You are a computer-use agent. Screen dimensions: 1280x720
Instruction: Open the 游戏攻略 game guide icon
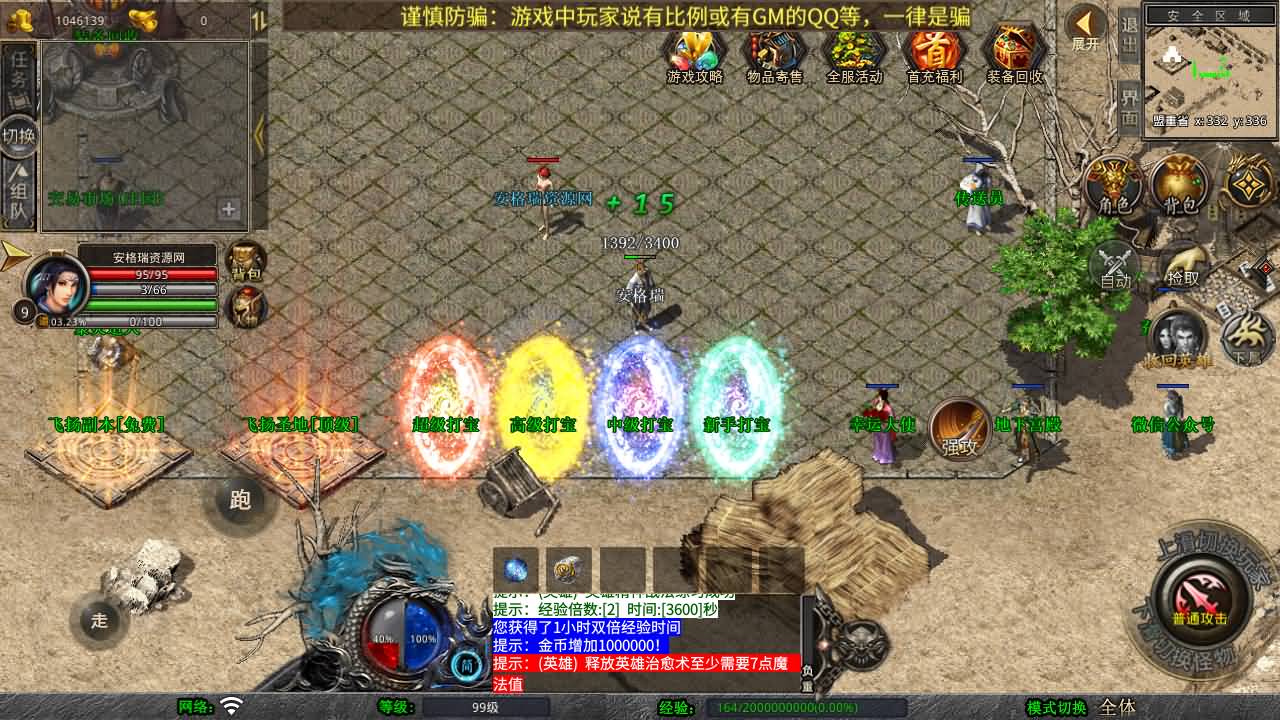coord(693,50)
